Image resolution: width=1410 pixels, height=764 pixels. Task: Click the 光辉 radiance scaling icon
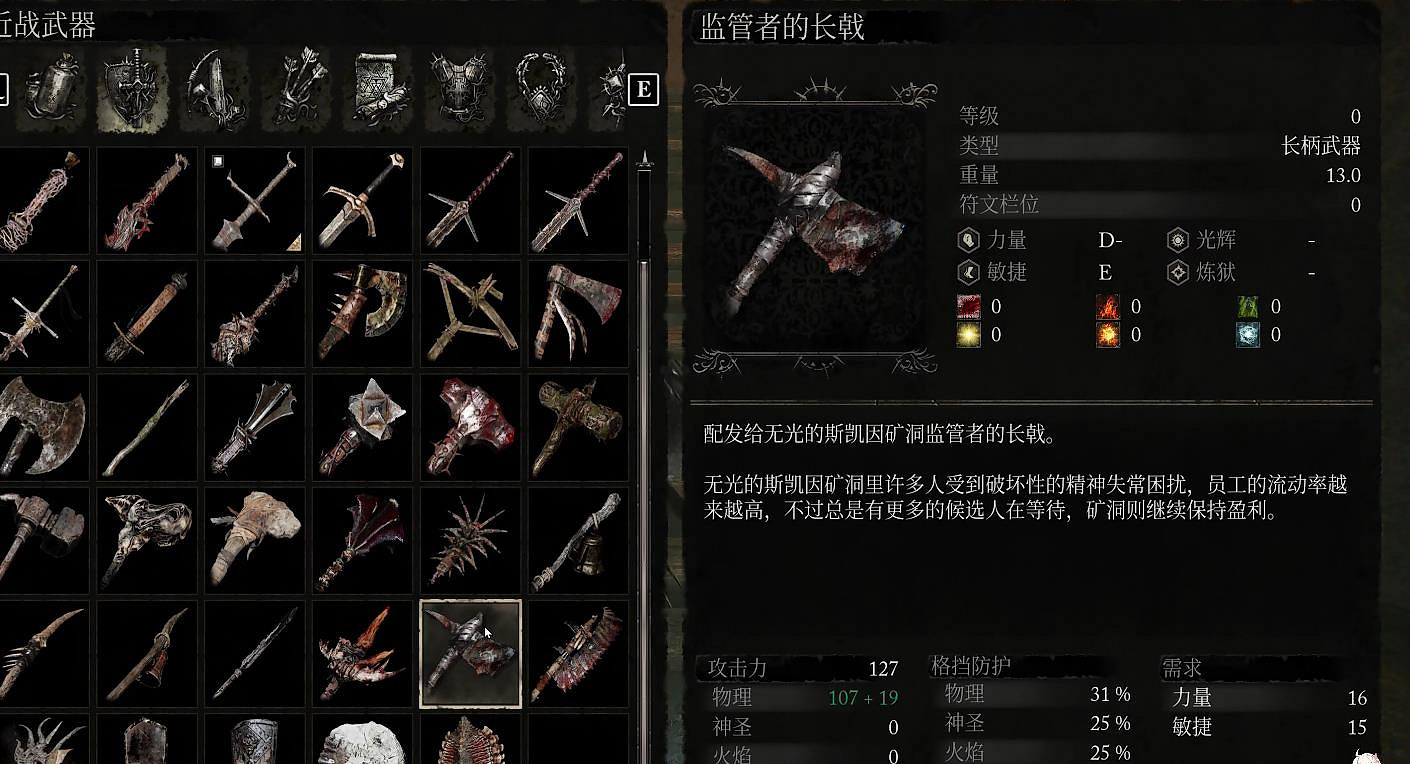click(1177, 240)
